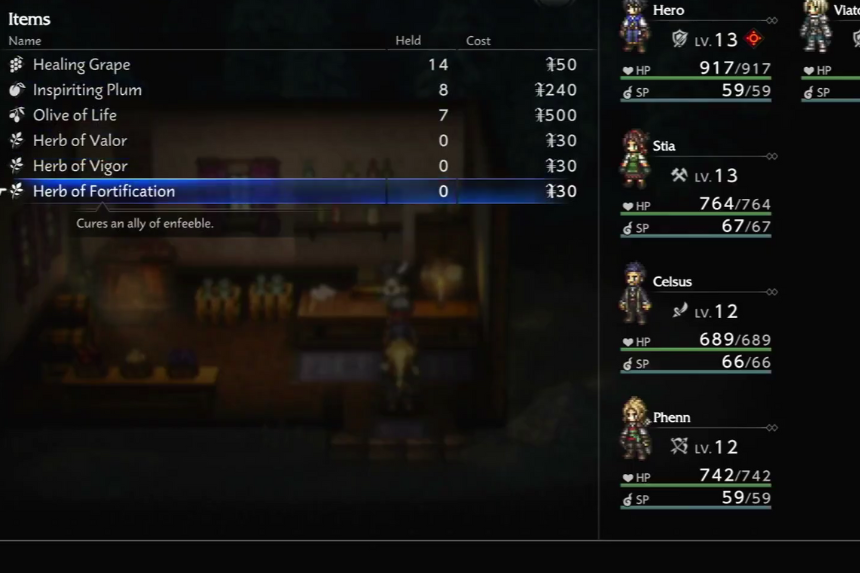Choose Inspiriting Plum from the shop list
Image resolution: width=860 pixels, height=573 pixels.
tap(87, 90)
